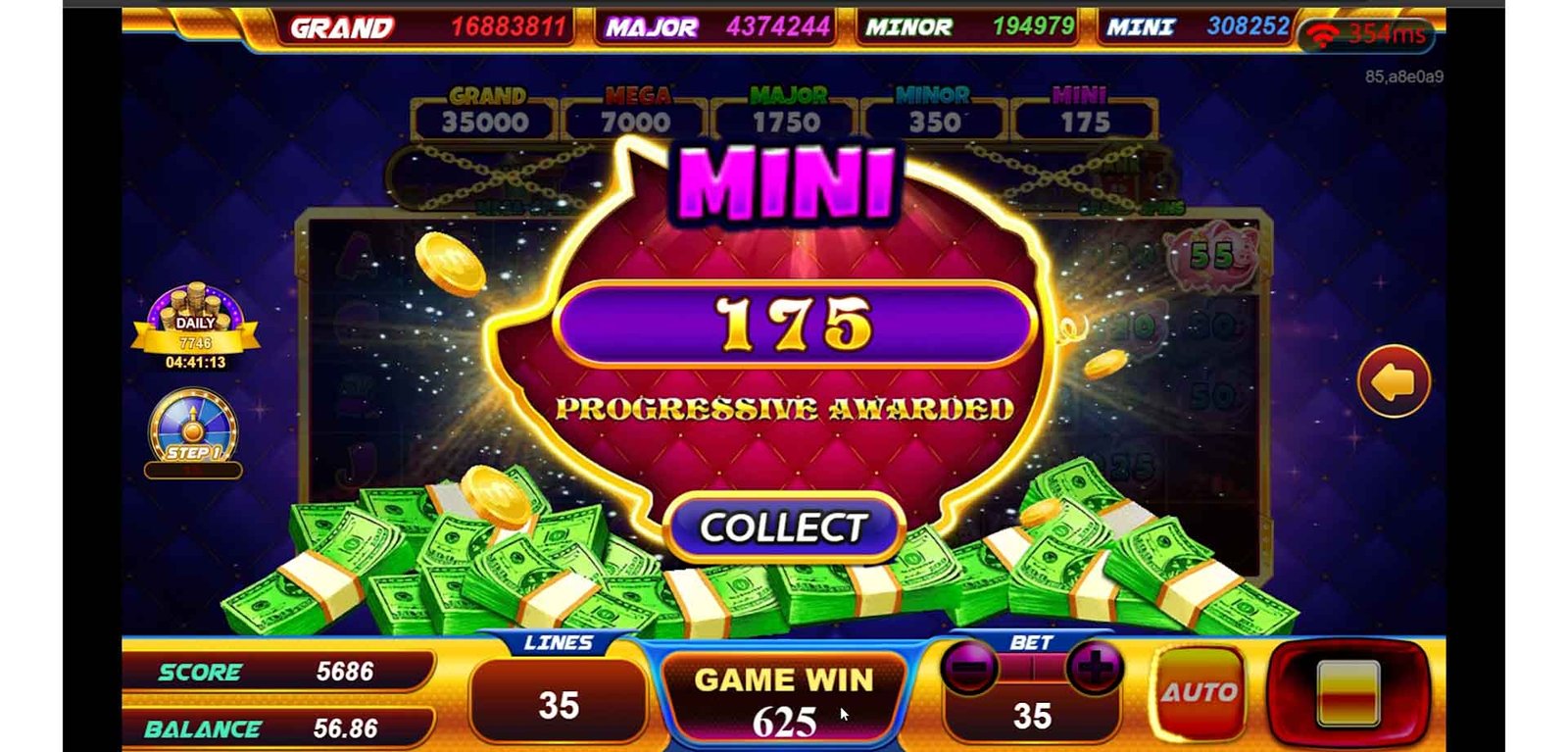Image resolution: width=1568 pixels, height=752 pixels.
Task: Increase the bet with the plus button
Action: (1094, 670)
